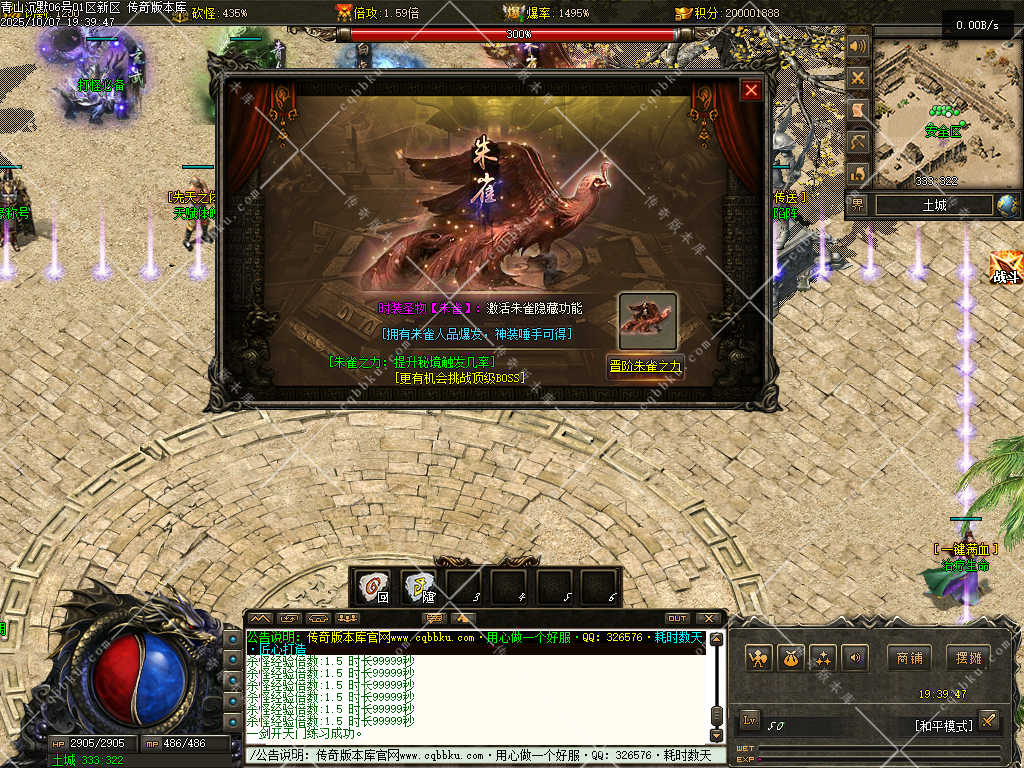Image resolution: width=1024 pixels, height=768 pixels.
Task: Open the skills sparkle icon
Action: click(x=823, y=658)
